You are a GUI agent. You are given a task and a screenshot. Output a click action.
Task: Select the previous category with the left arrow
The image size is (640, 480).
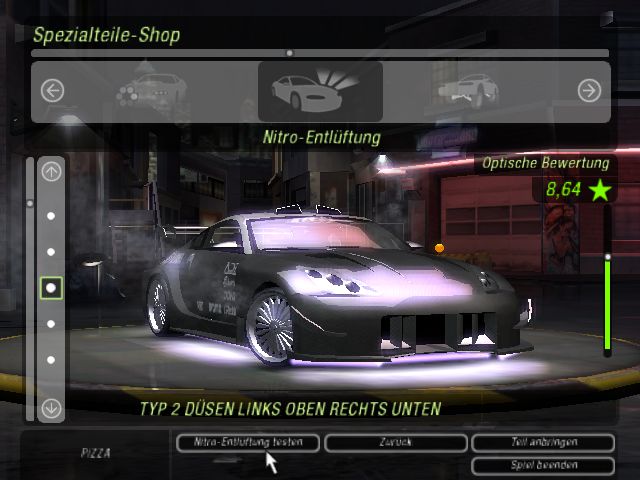[53, 90]
